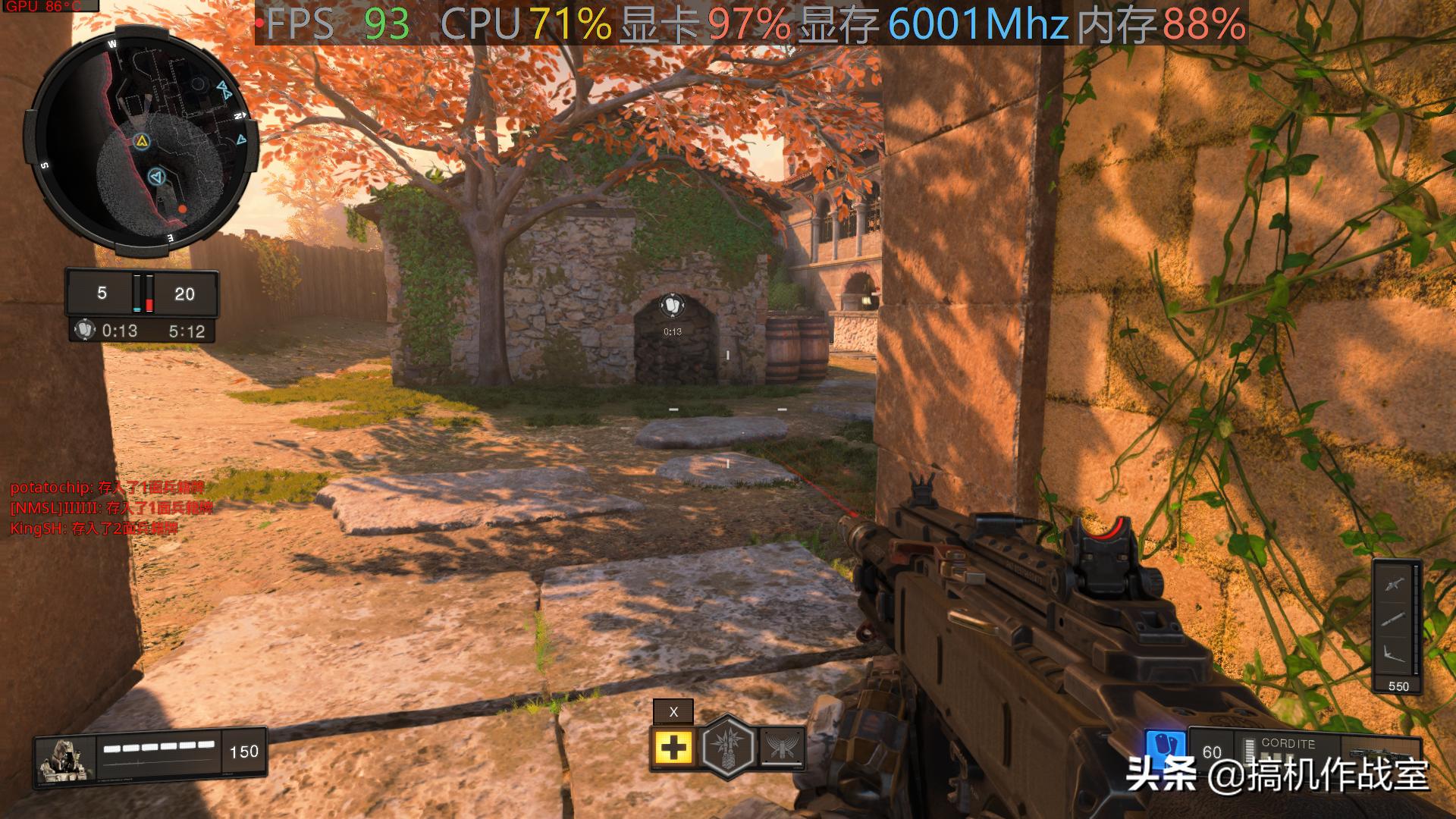Image resolution: width=1456 pixels, height=819 pixels.
Task: Select the winged special equipment icon
Action: coord(781,747)
